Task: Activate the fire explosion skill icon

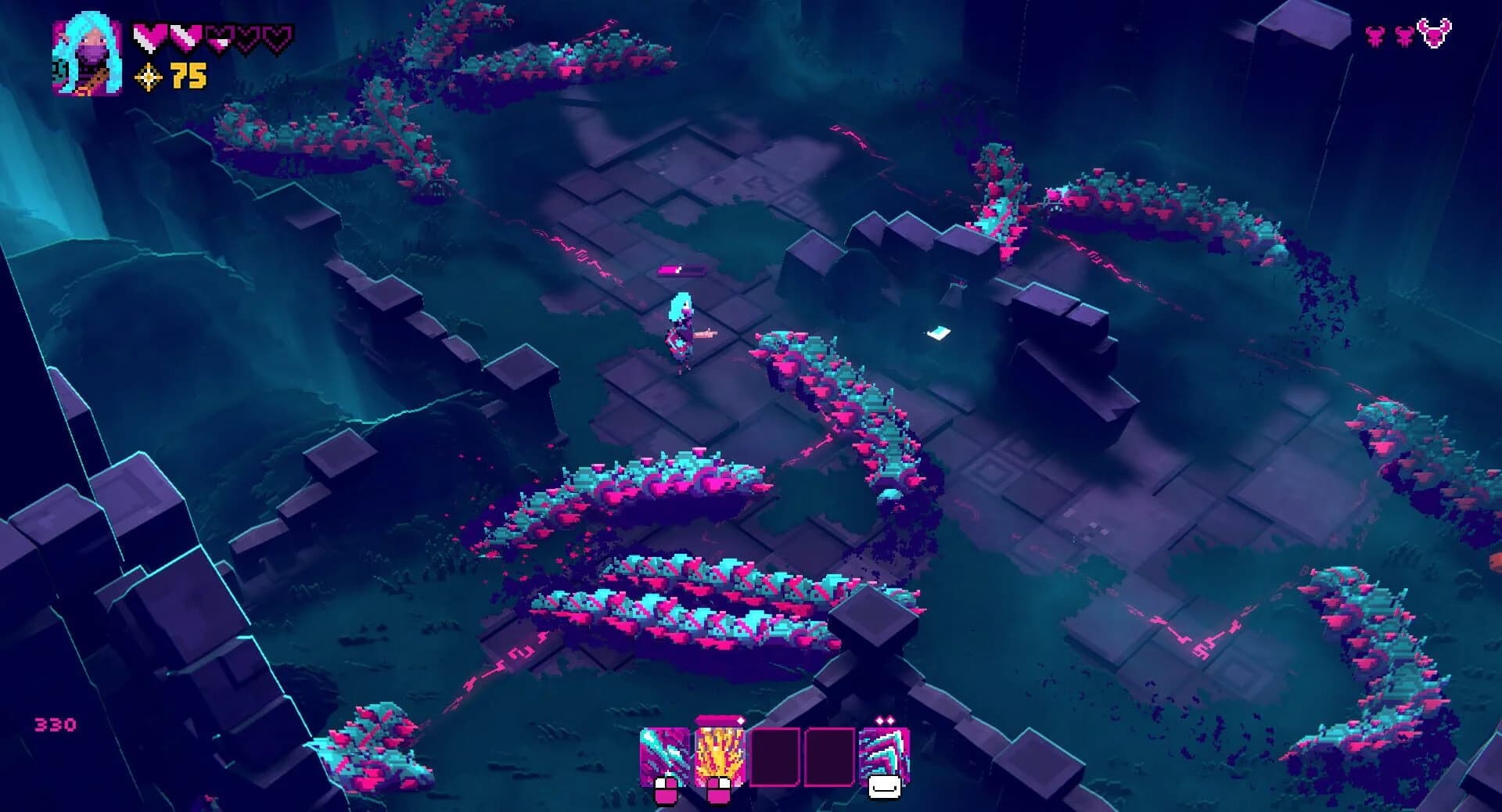Action: pyautogui.click(x=720, y=753)
